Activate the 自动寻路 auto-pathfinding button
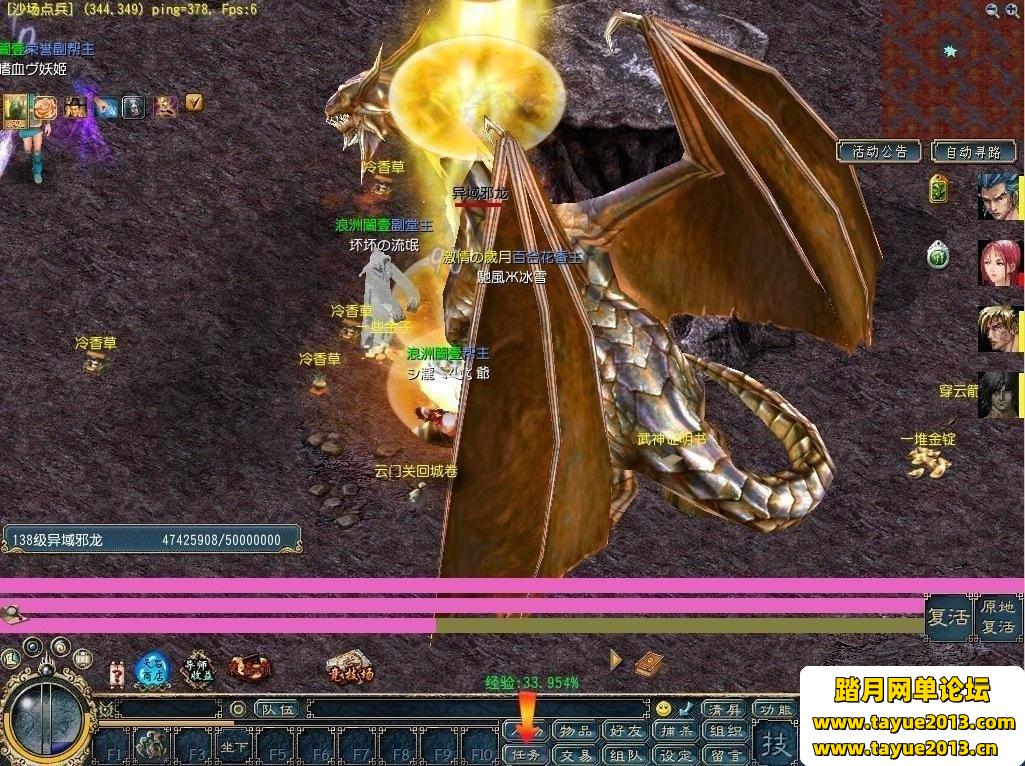This screenshot has height=766, width=1025. [x=973, y=152]
